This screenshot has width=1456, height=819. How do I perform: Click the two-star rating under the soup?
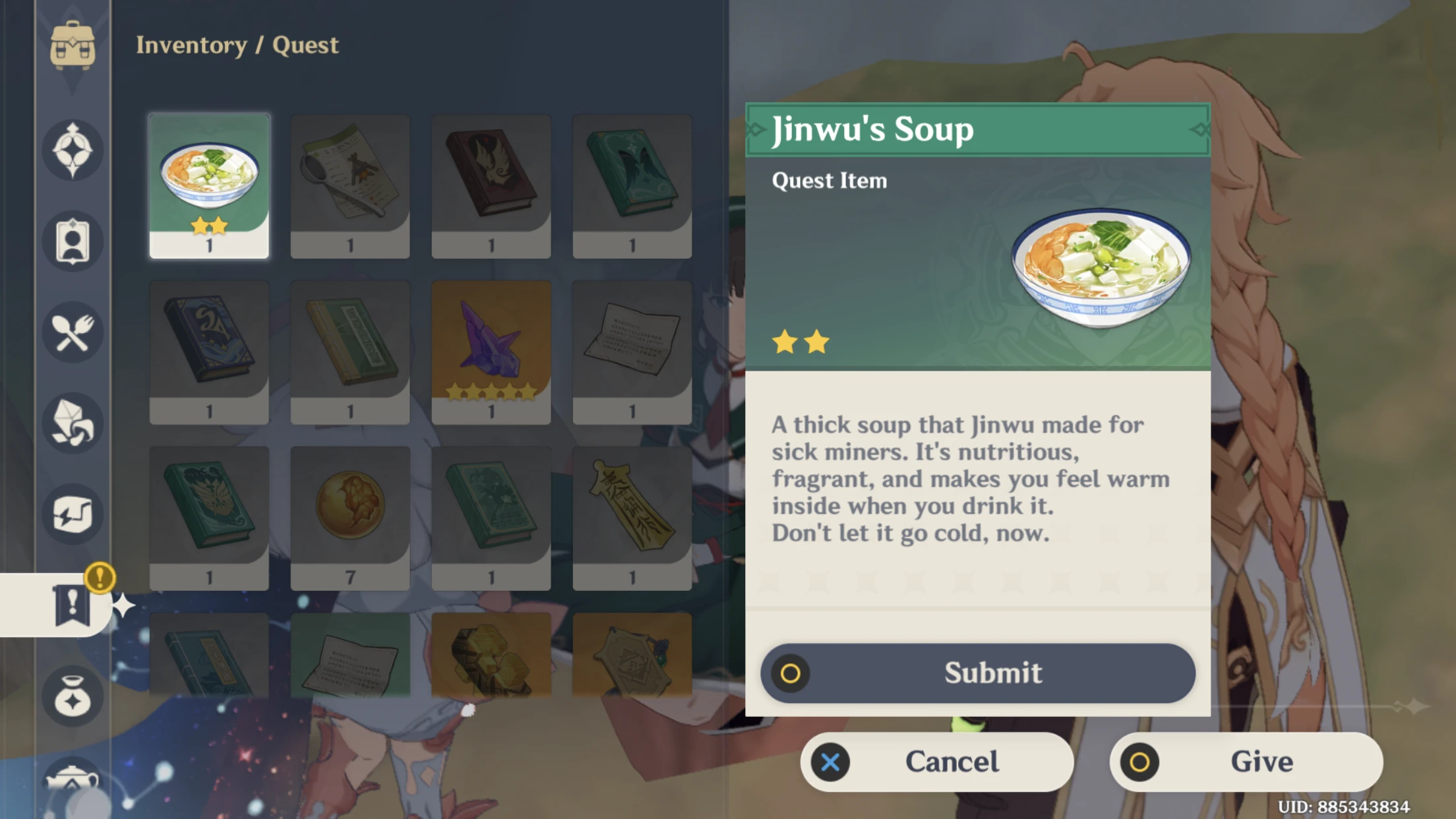click(x=800, y=340)
